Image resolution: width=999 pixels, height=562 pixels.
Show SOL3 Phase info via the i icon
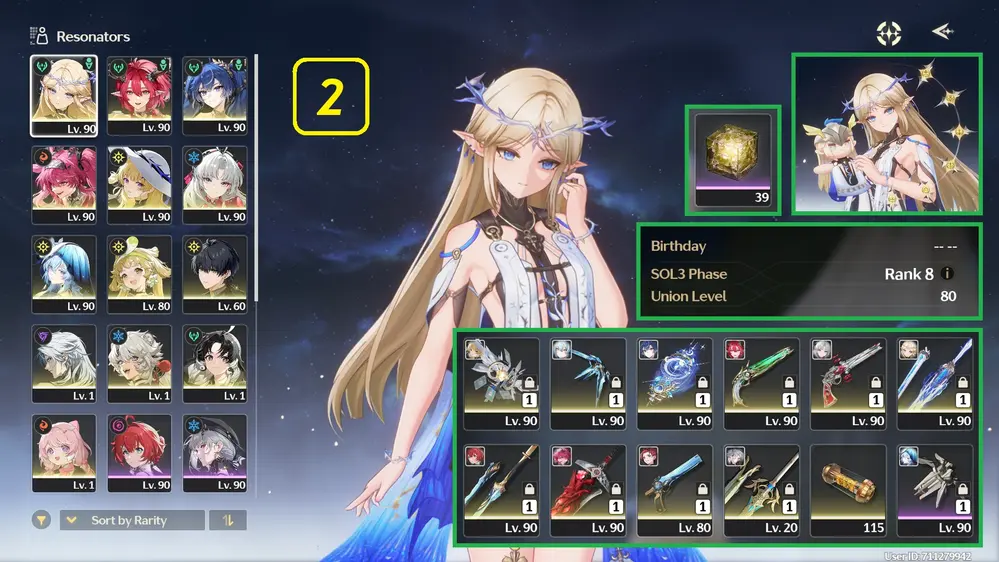click(x=948, y=274)
